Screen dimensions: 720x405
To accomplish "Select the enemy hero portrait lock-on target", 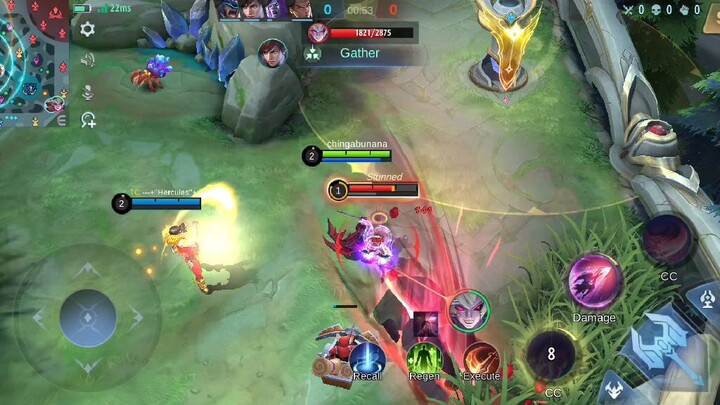I will (x=468, y=310).
